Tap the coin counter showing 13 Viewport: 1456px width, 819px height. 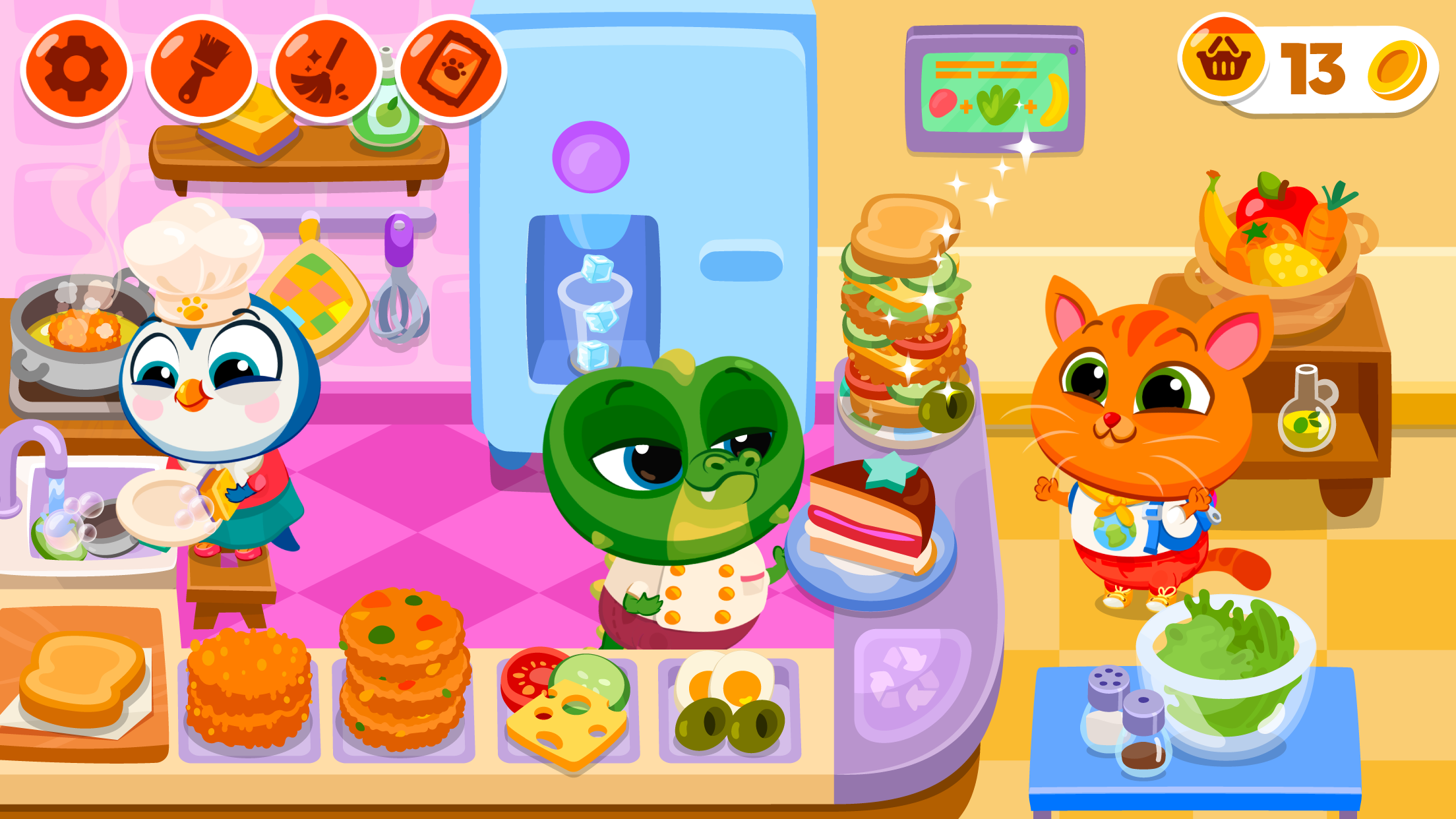click(1312, 66)
